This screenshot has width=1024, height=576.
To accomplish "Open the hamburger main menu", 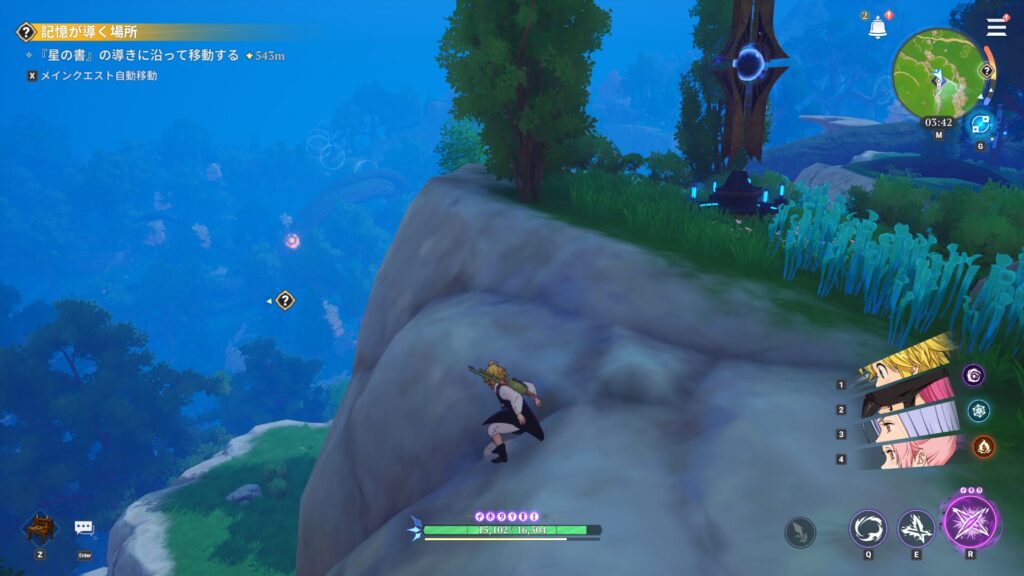I will (996, 27).
